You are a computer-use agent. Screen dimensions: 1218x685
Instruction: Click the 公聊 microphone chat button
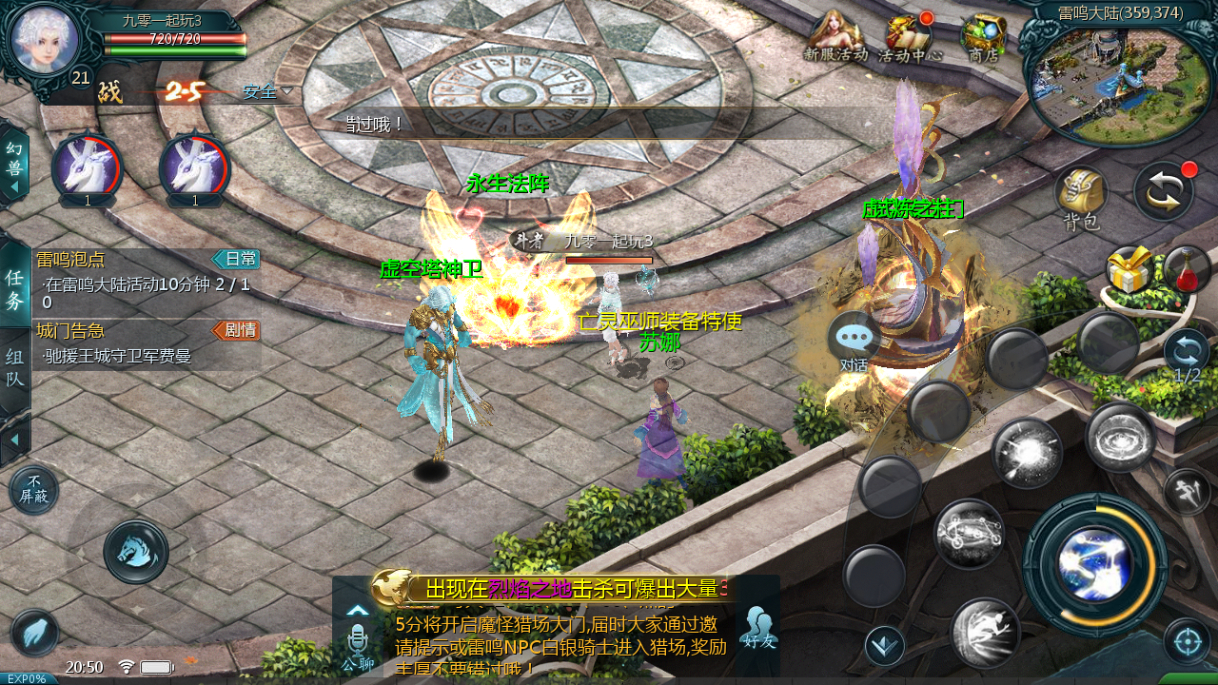click(357, 640)
